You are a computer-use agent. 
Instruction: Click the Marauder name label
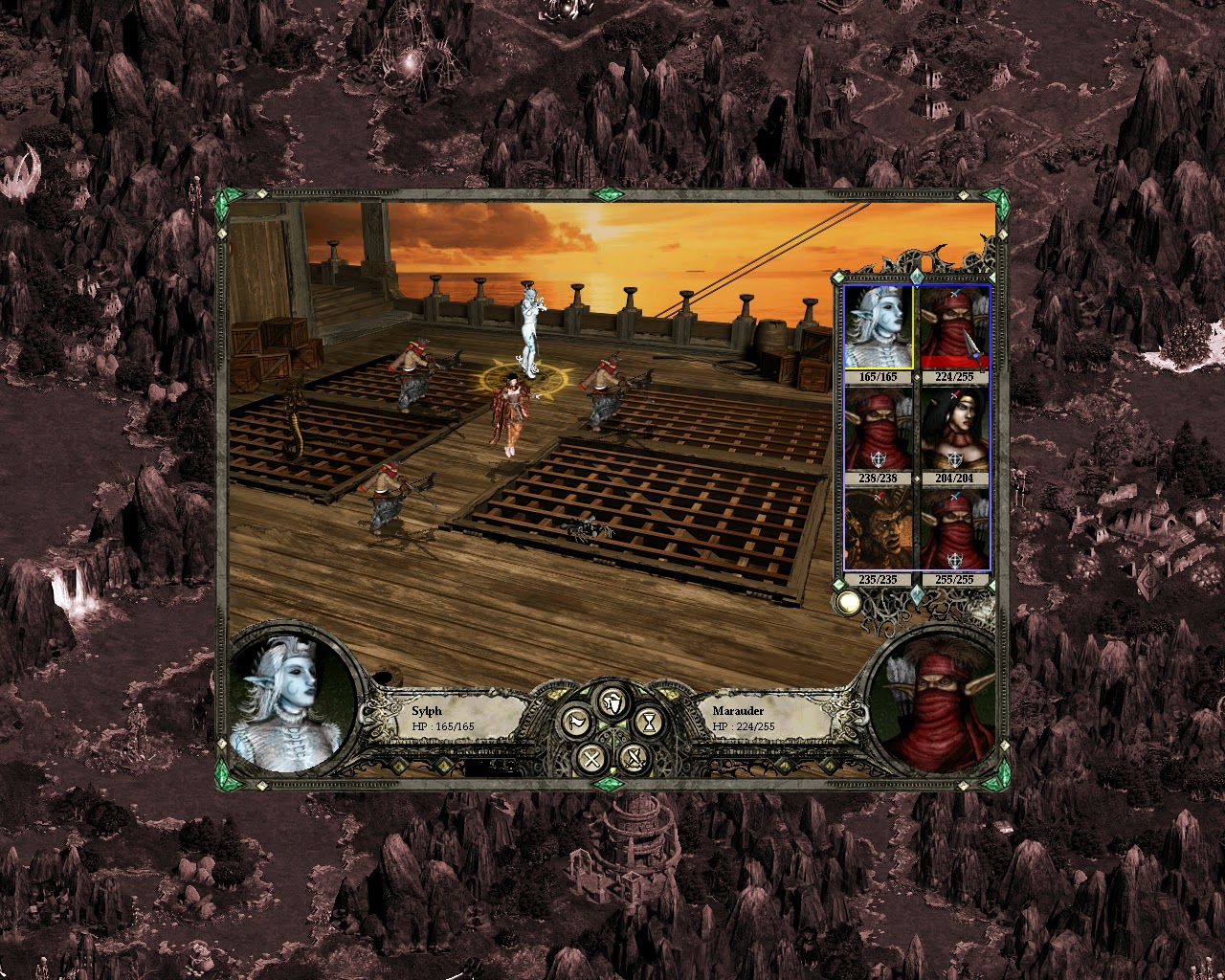pyautogui.click(x=737, y=710)
